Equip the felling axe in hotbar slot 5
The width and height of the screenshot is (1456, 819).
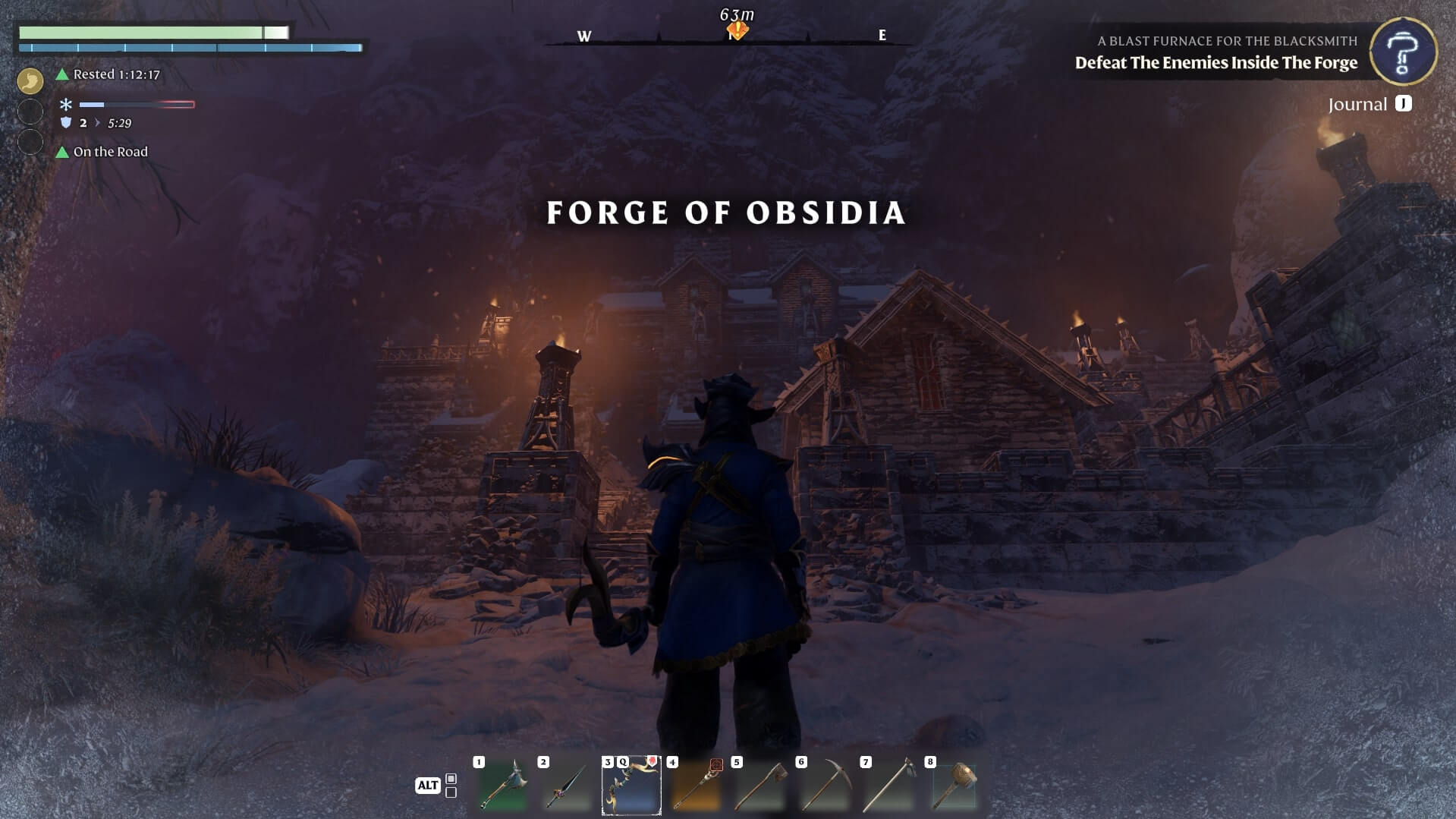(x=760, y=786)
